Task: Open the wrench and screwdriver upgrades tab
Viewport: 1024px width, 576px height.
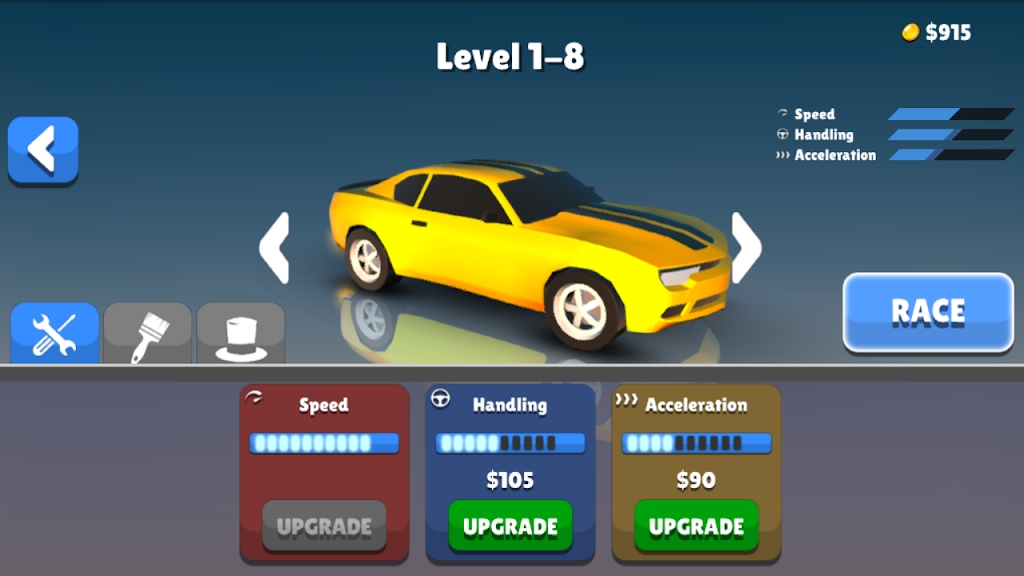Action: tap(55, 334)
